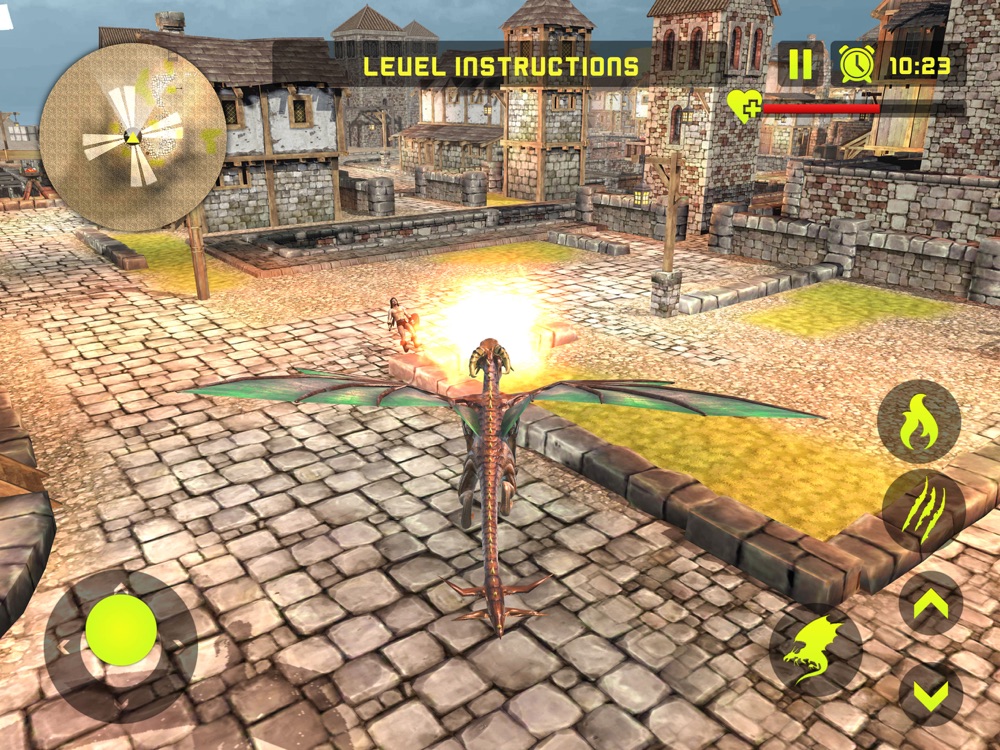The image size is (1000, 750).
Task: Pause the game
Action: pos(800,64)
